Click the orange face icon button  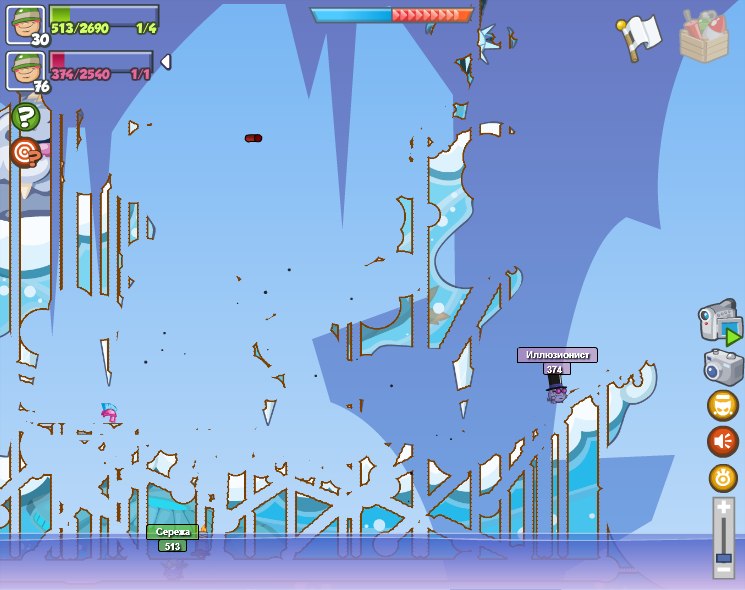[723, 405]
